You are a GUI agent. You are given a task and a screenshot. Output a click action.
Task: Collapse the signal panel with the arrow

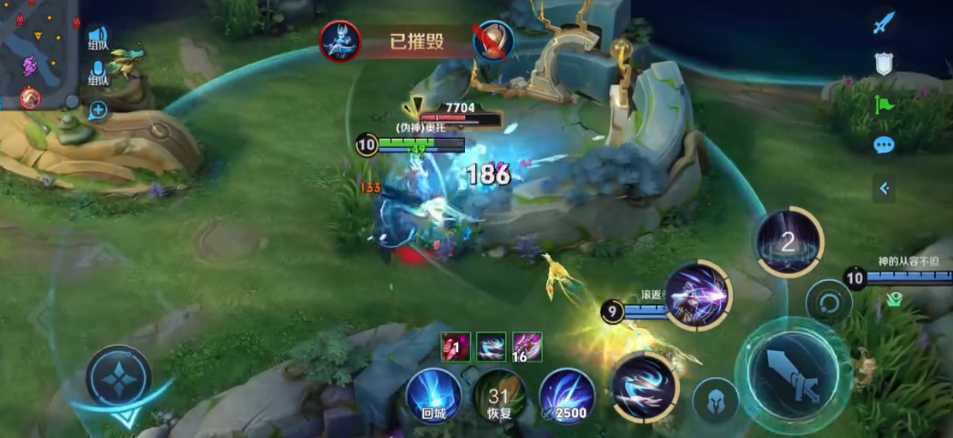(883, 186)
